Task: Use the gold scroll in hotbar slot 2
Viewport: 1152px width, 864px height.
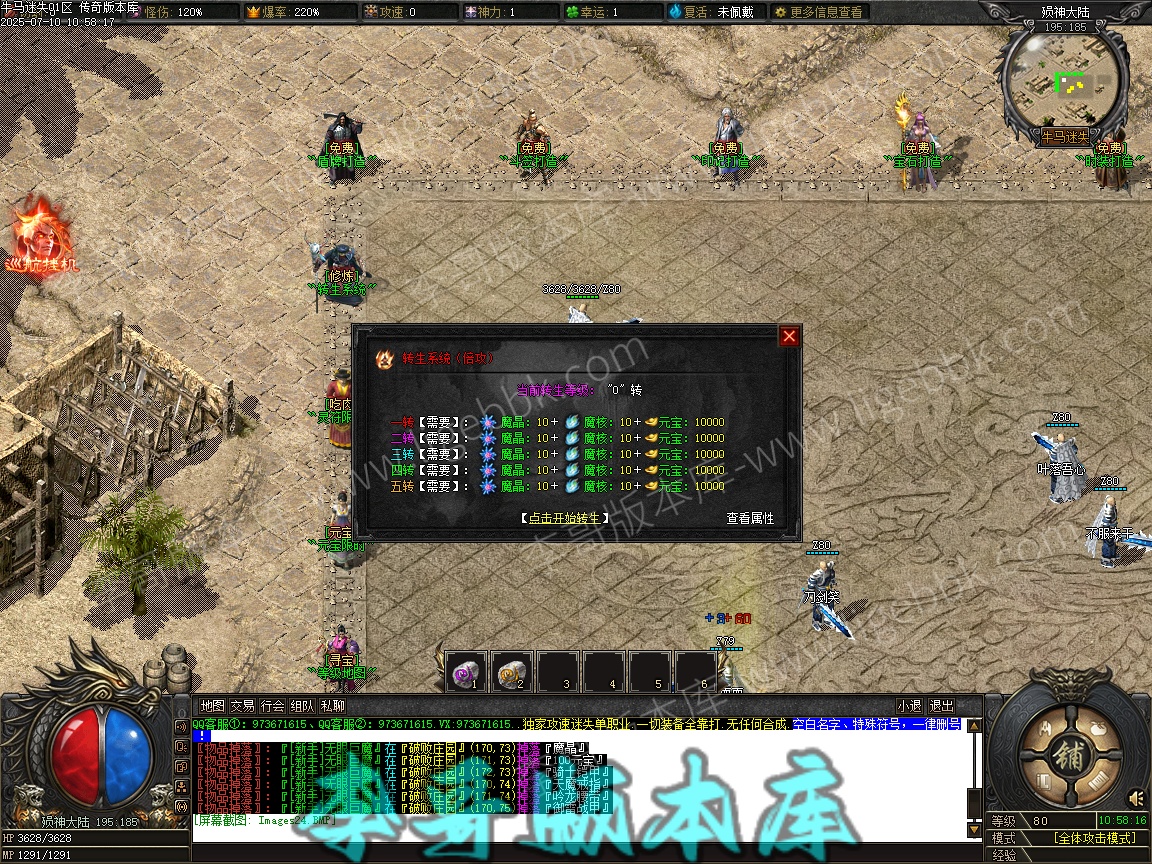Action: (512, 672)
